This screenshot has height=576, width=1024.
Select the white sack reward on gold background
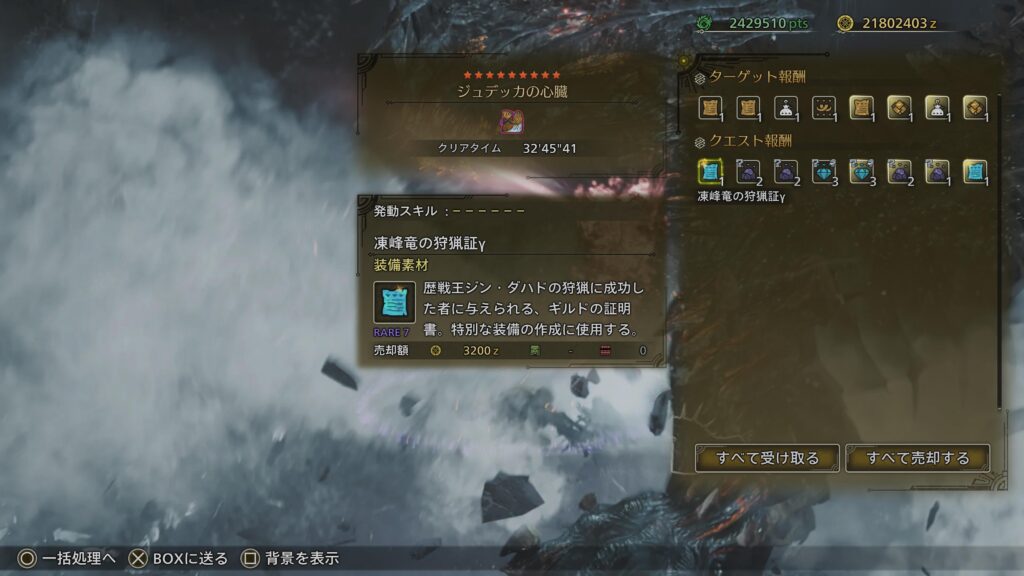(x=937, y=108)
